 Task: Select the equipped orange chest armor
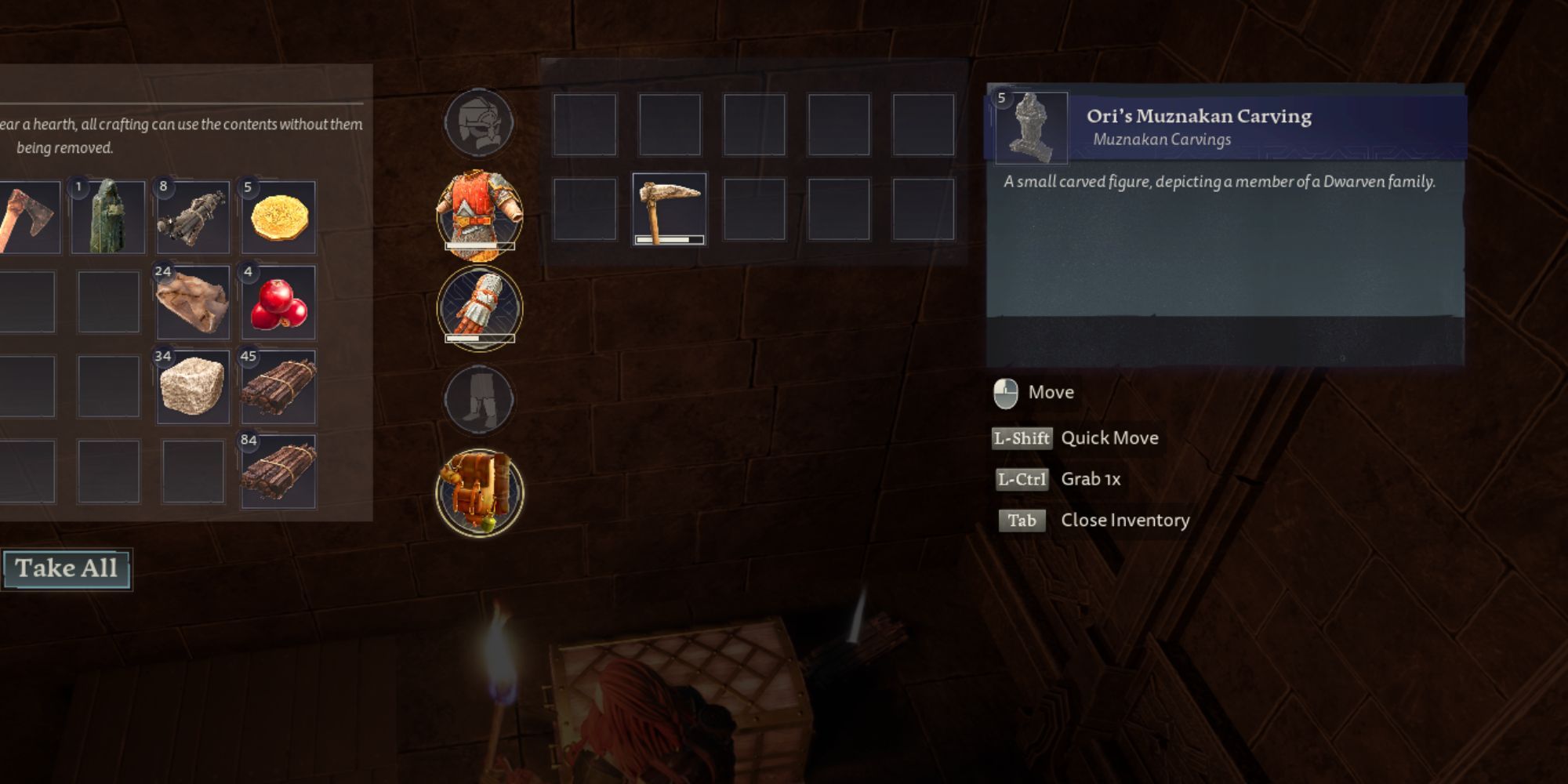coord(479,214)
